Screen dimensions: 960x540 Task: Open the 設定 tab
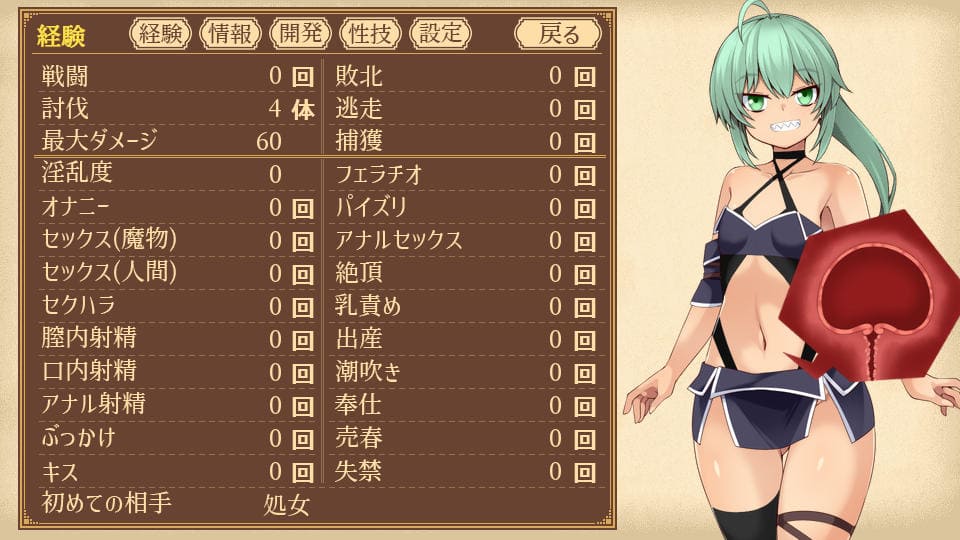[x=440, y=34]
